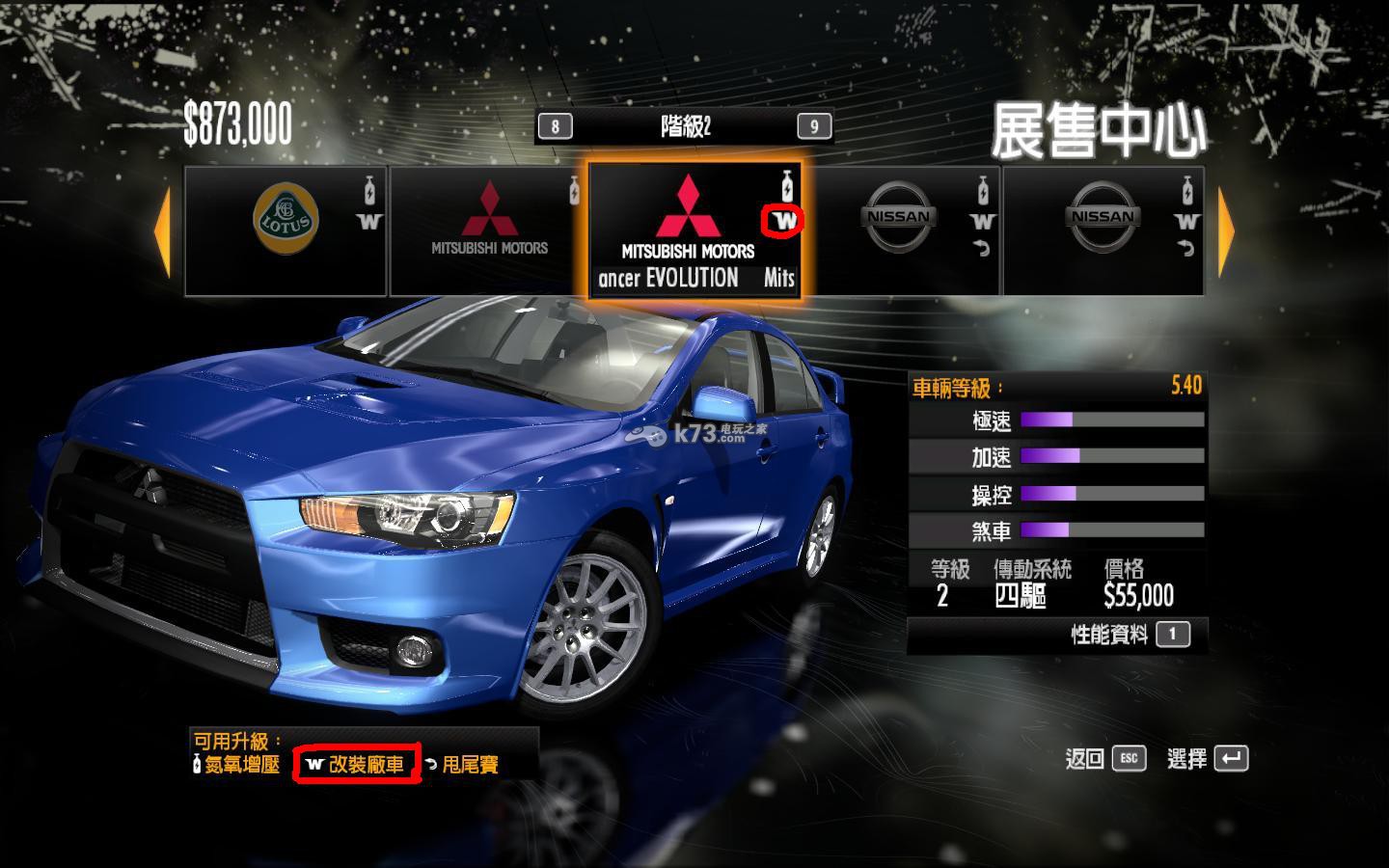Select the Lotus car tile

[286, 231]
